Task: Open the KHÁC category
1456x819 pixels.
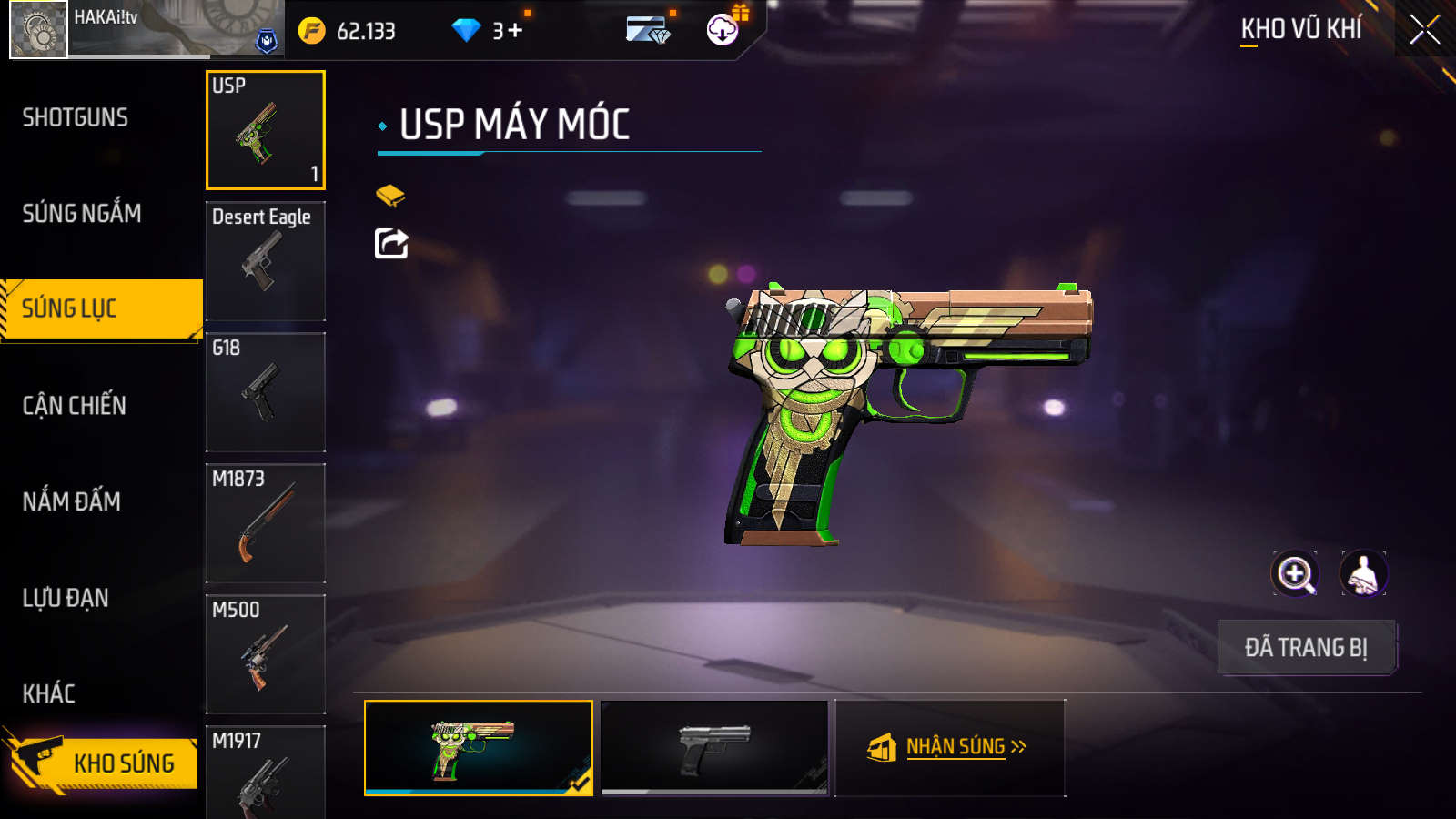Action: [49, 693]
